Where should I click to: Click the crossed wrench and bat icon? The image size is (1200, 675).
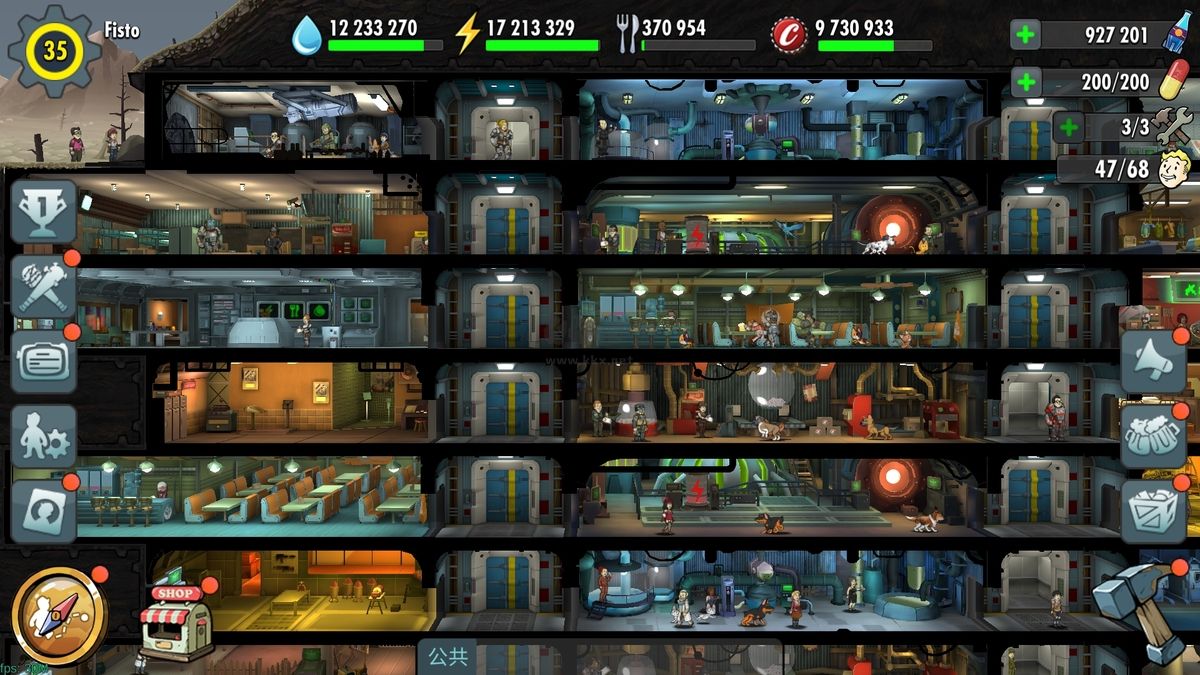44,287
